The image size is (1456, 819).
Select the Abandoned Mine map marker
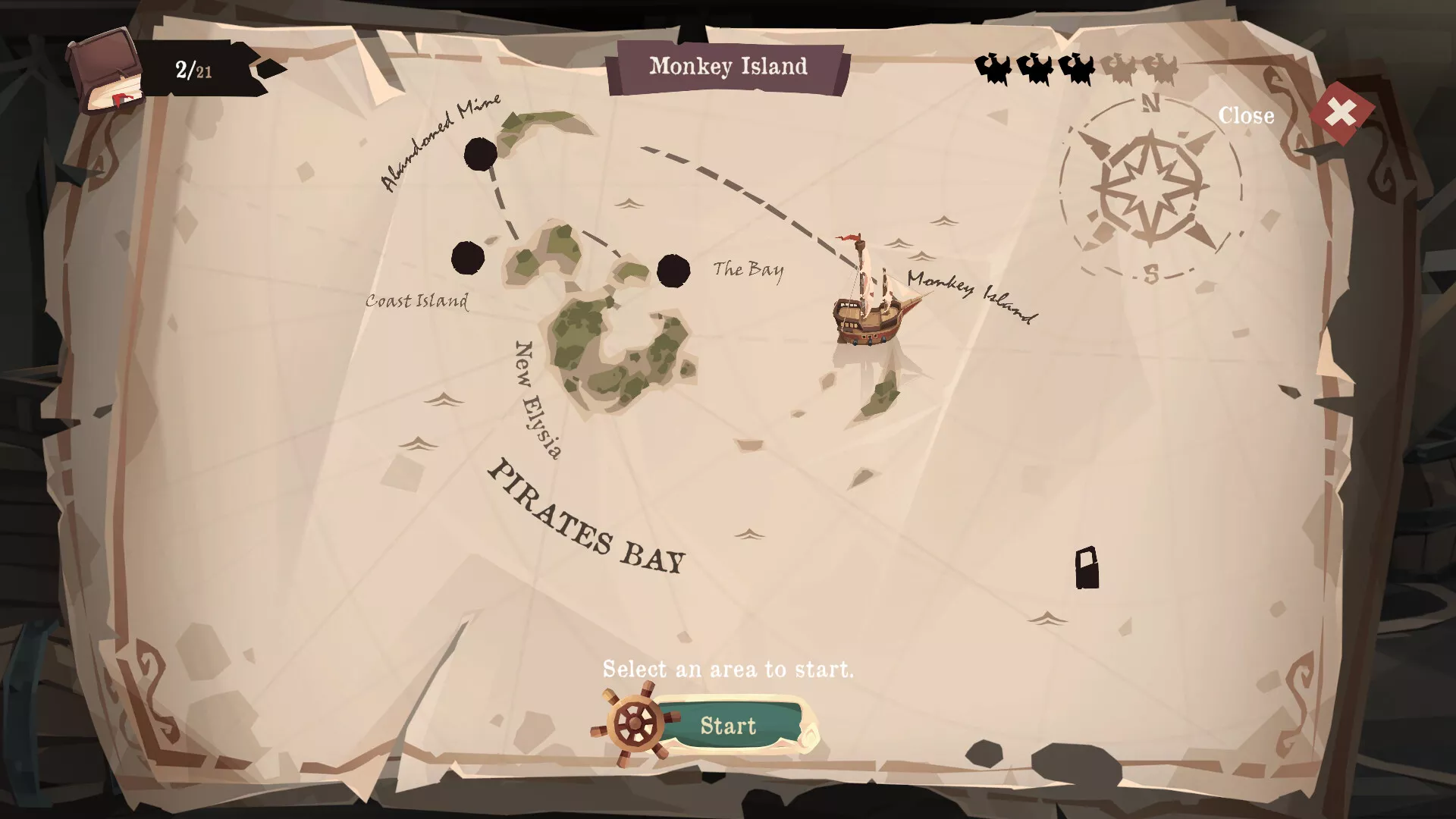pos(481,154)
